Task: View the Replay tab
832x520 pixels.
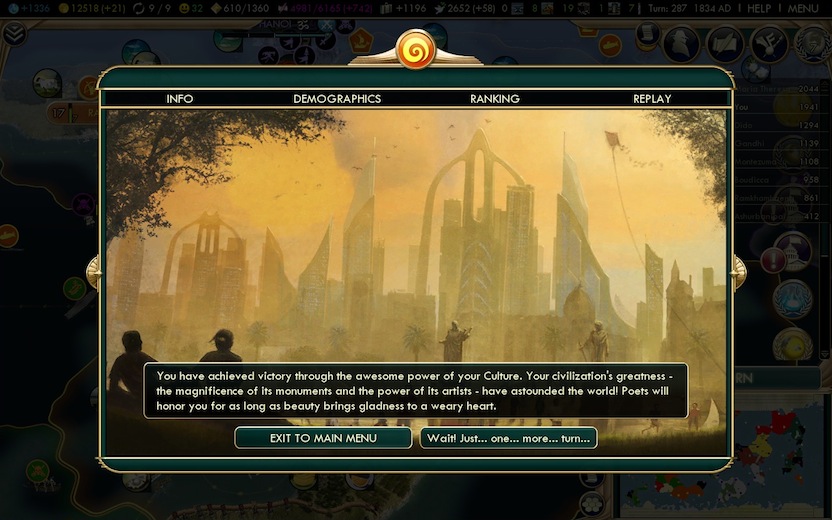Action: 652,99
